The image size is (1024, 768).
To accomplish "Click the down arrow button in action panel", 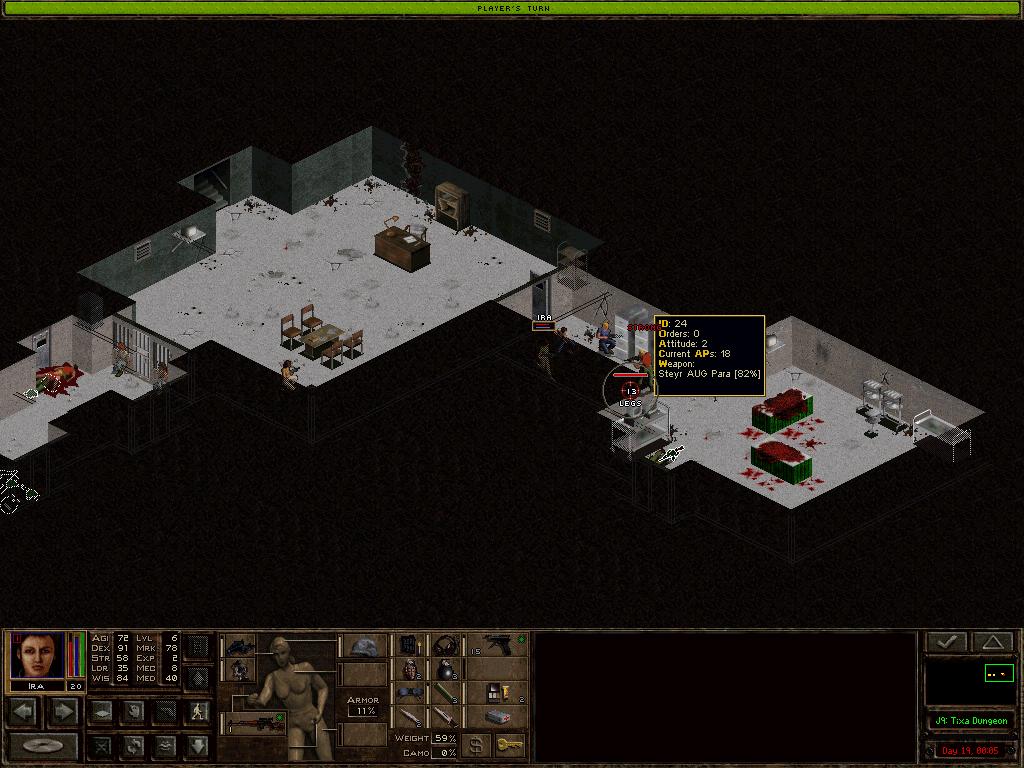I will [x=197, y=745].
